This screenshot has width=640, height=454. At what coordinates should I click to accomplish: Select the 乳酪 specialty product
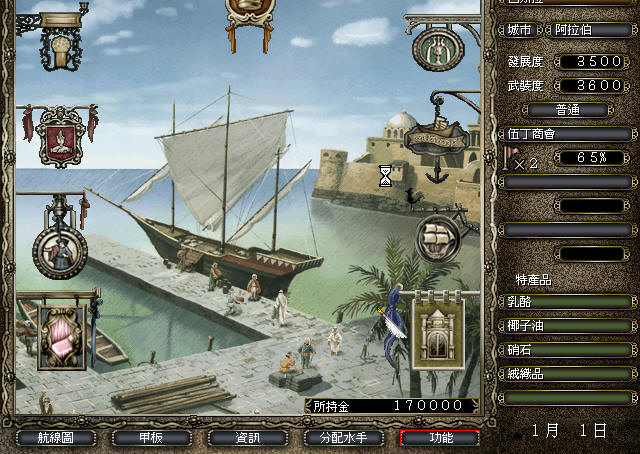click(x=566, y=301)
